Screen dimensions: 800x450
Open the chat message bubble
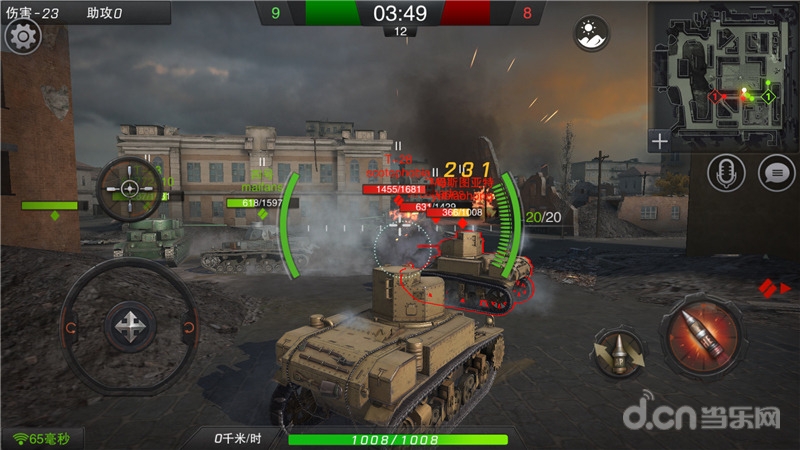(776, 173)
